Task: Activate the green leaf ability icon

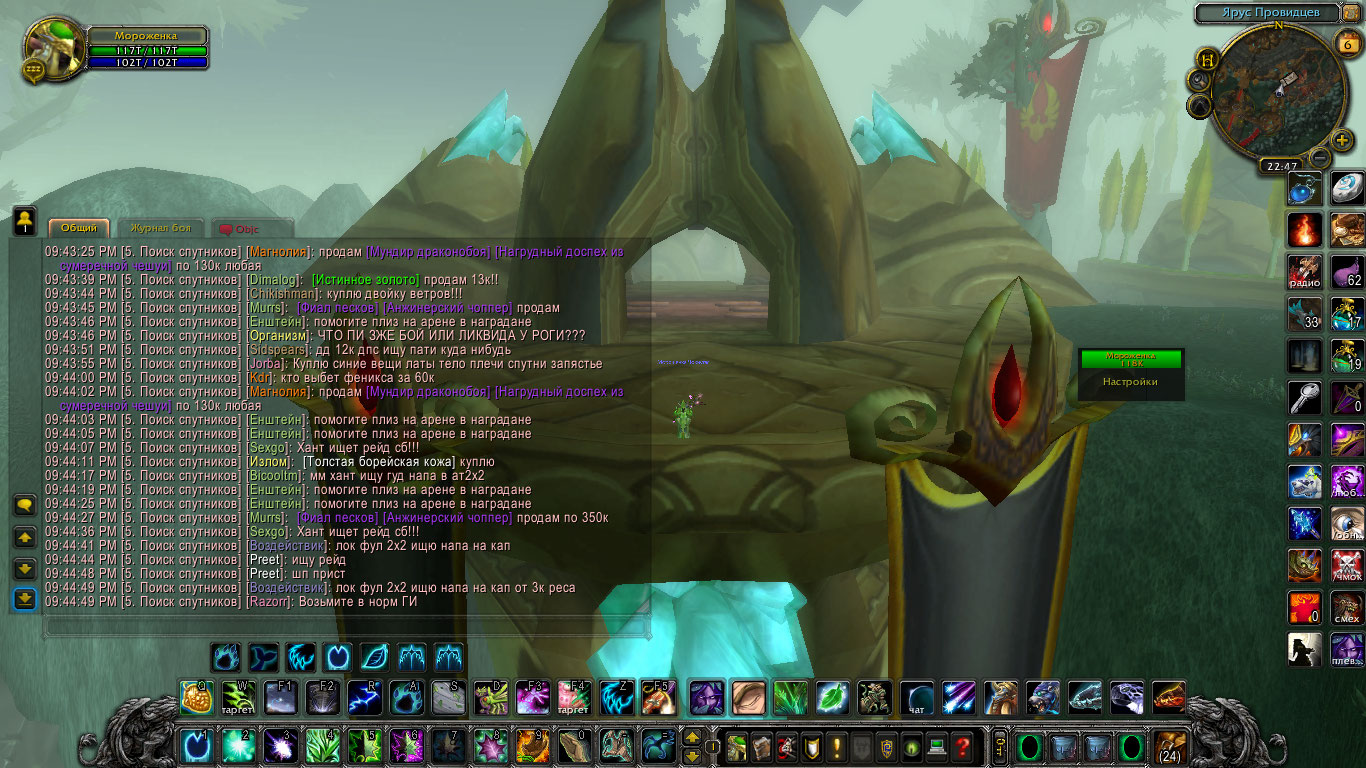Action: pos(832,697)
